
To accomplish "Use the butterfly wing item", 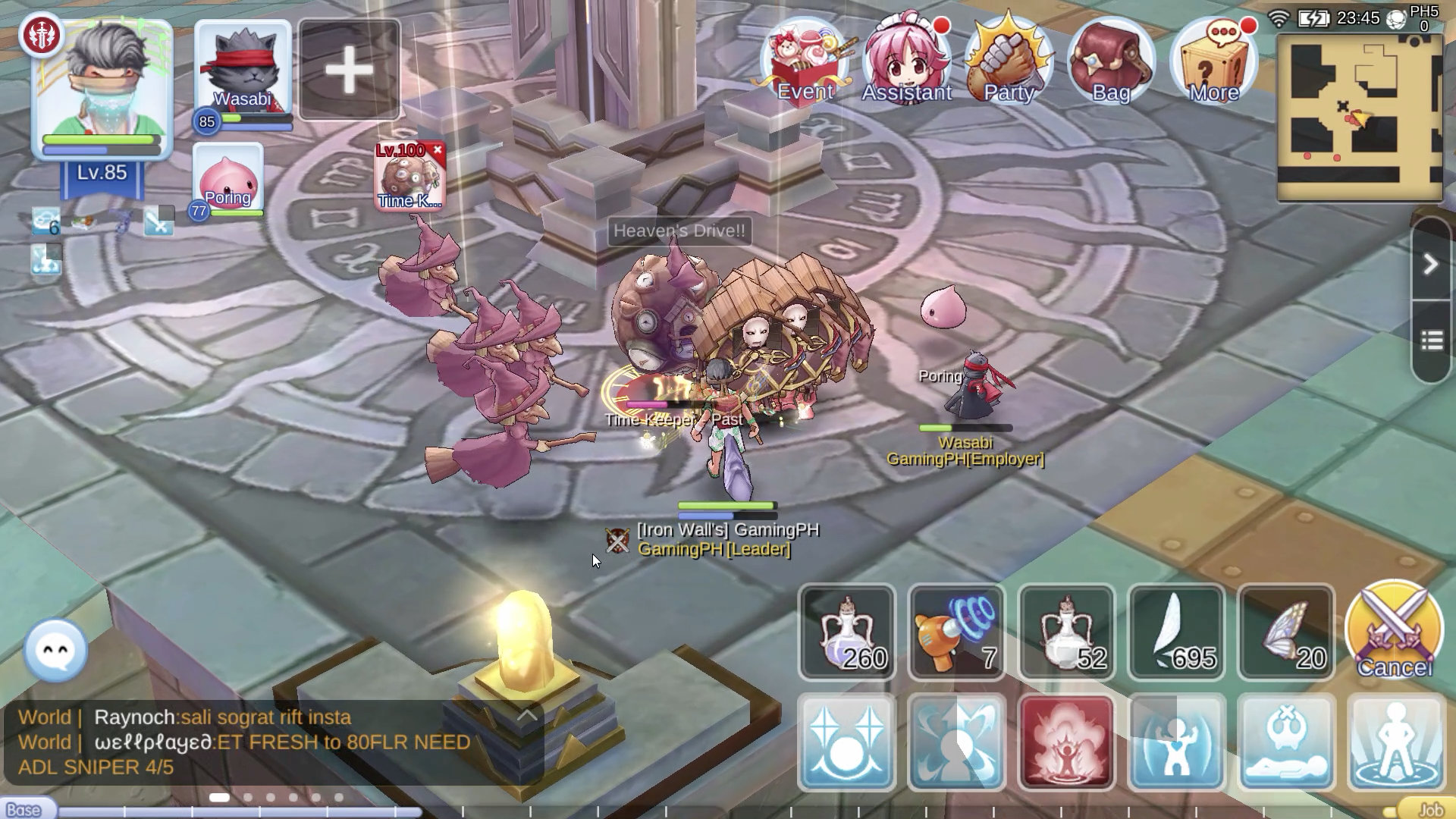I will 1285,632.
